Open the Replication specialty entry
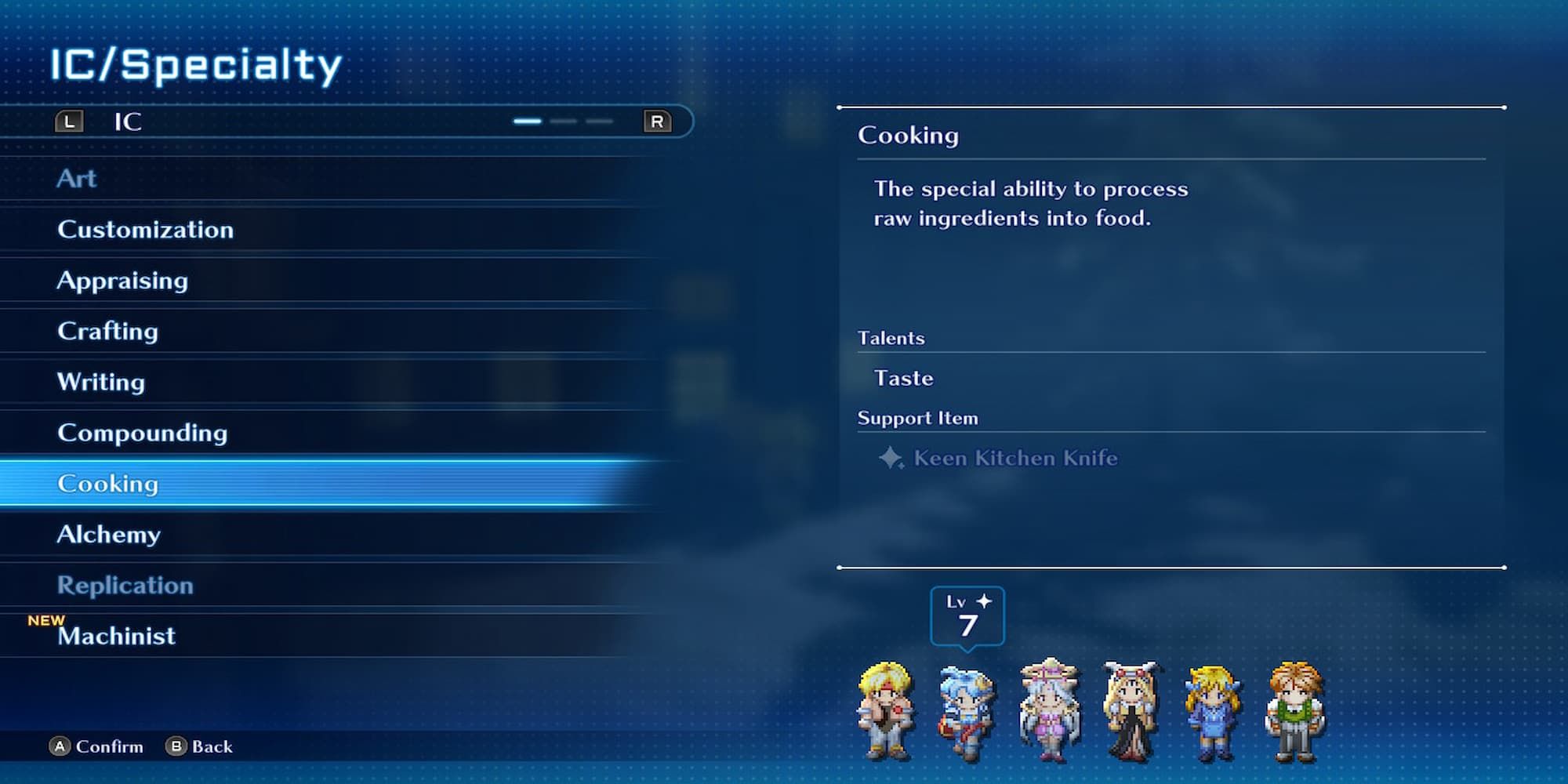This screenshot has height=784, width=1568. tap(125, 586)
